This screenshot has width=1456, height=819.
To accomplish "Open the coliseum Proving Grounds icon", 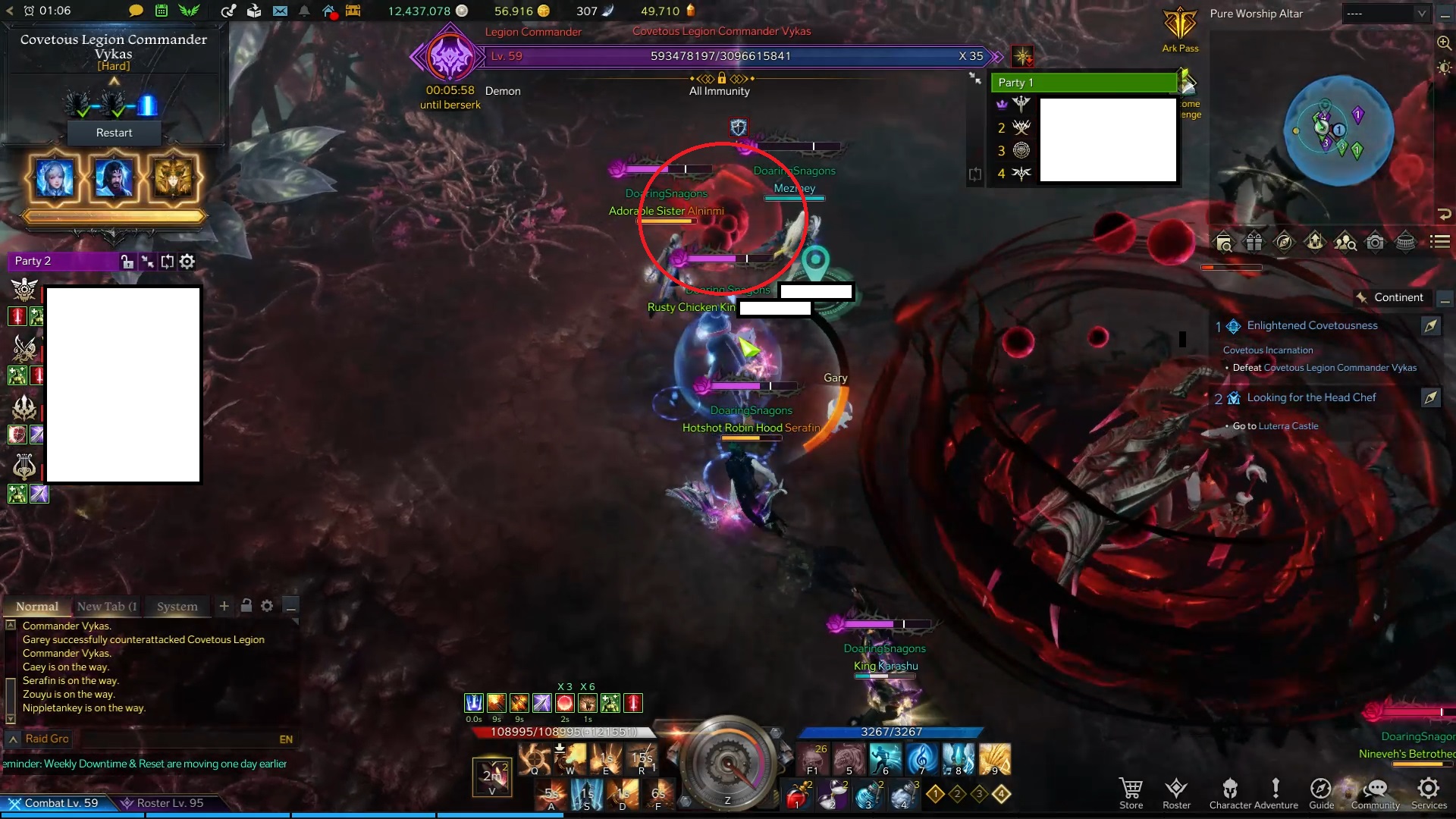I will (x=1406, y=241).
